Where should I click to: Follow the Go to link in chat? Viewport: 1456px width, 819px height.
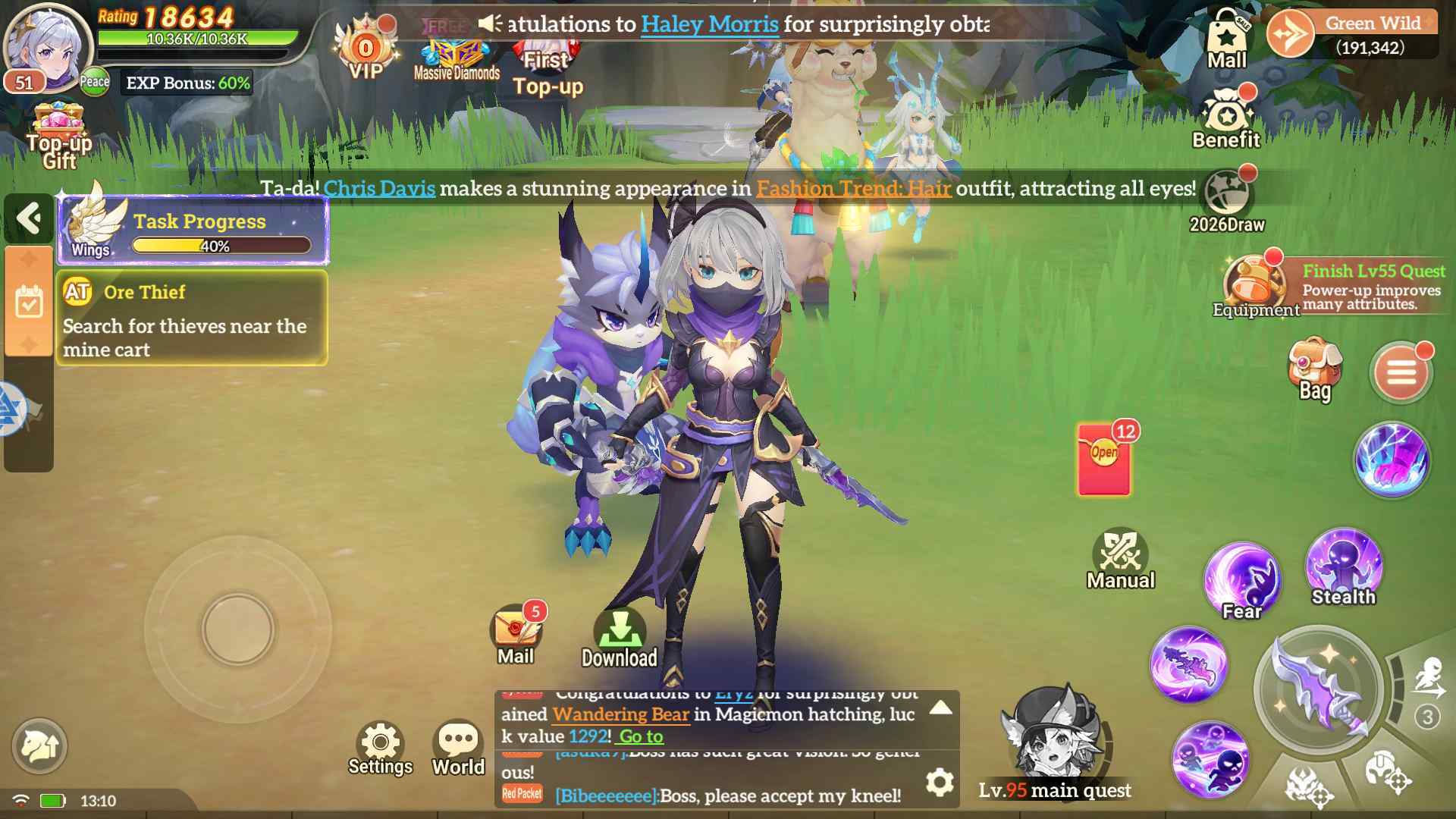(x=639, y=736)
